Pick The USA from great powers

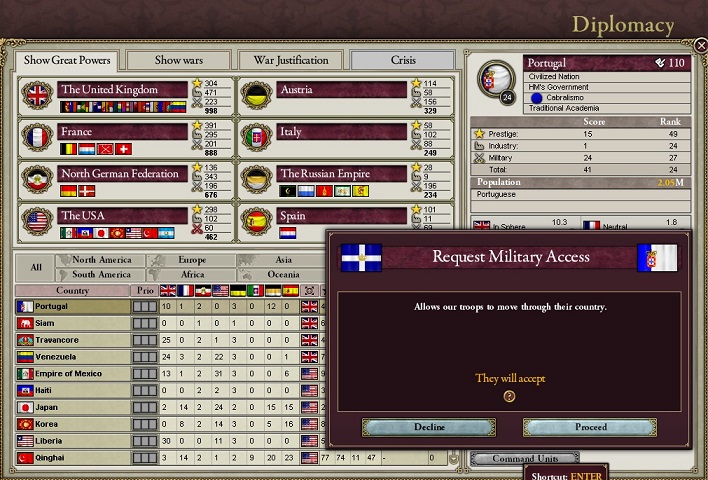tap(122, 216)
